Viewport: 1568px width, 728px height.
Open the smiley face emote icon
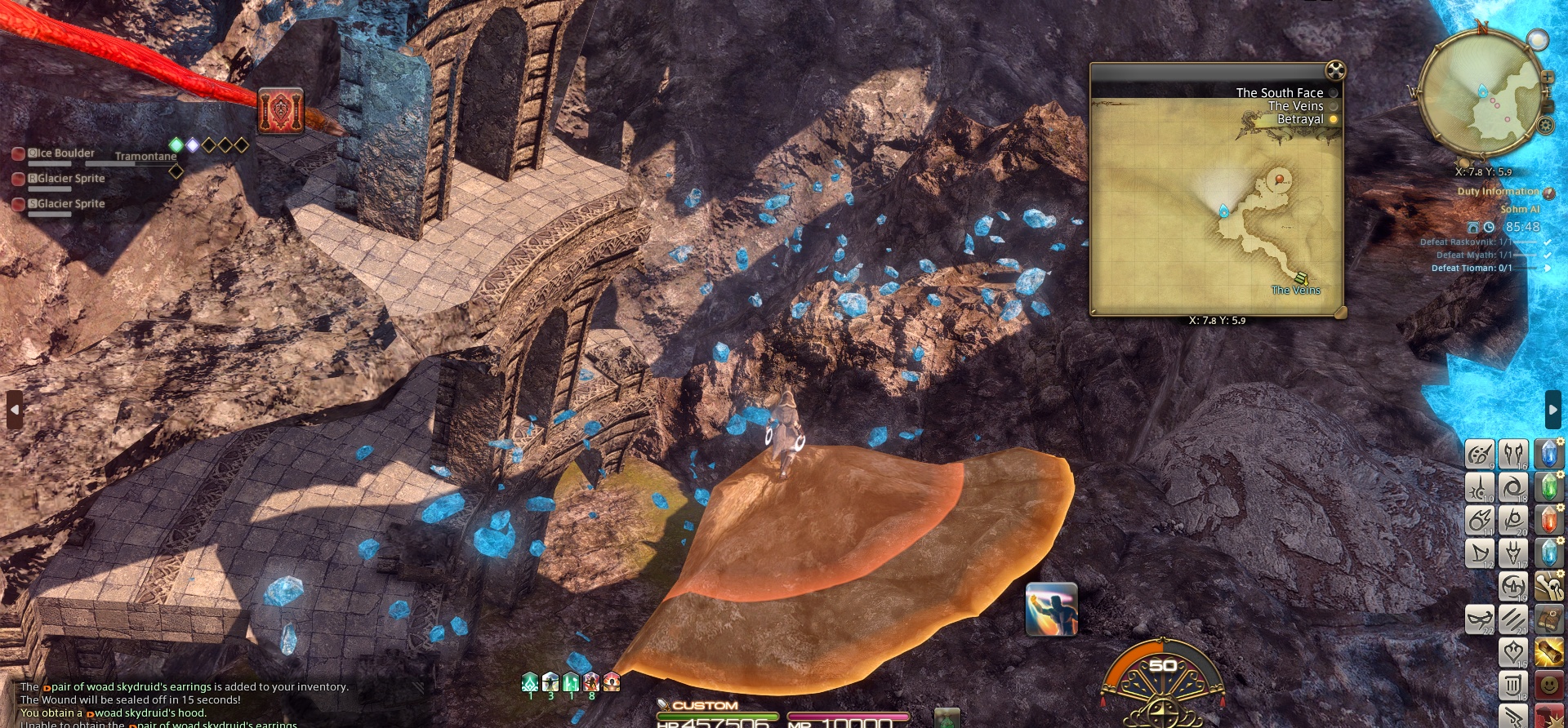(x=1548, y=685)
